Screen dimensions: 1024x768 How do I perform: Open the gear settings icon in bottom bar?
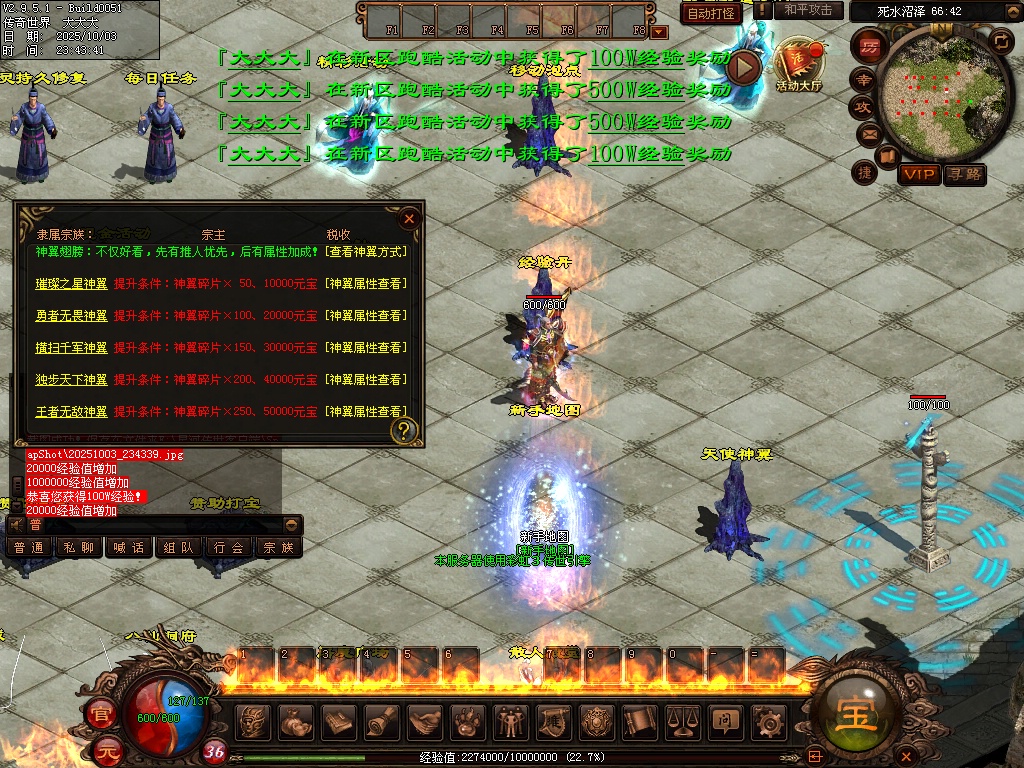pos(767,721)
